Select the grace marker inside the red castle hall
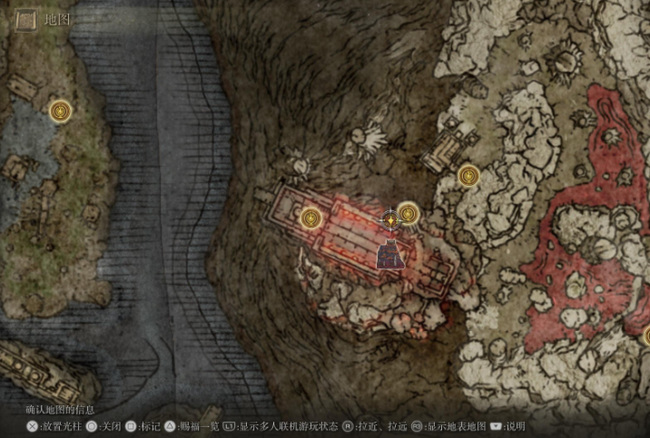 pos(312,216)
